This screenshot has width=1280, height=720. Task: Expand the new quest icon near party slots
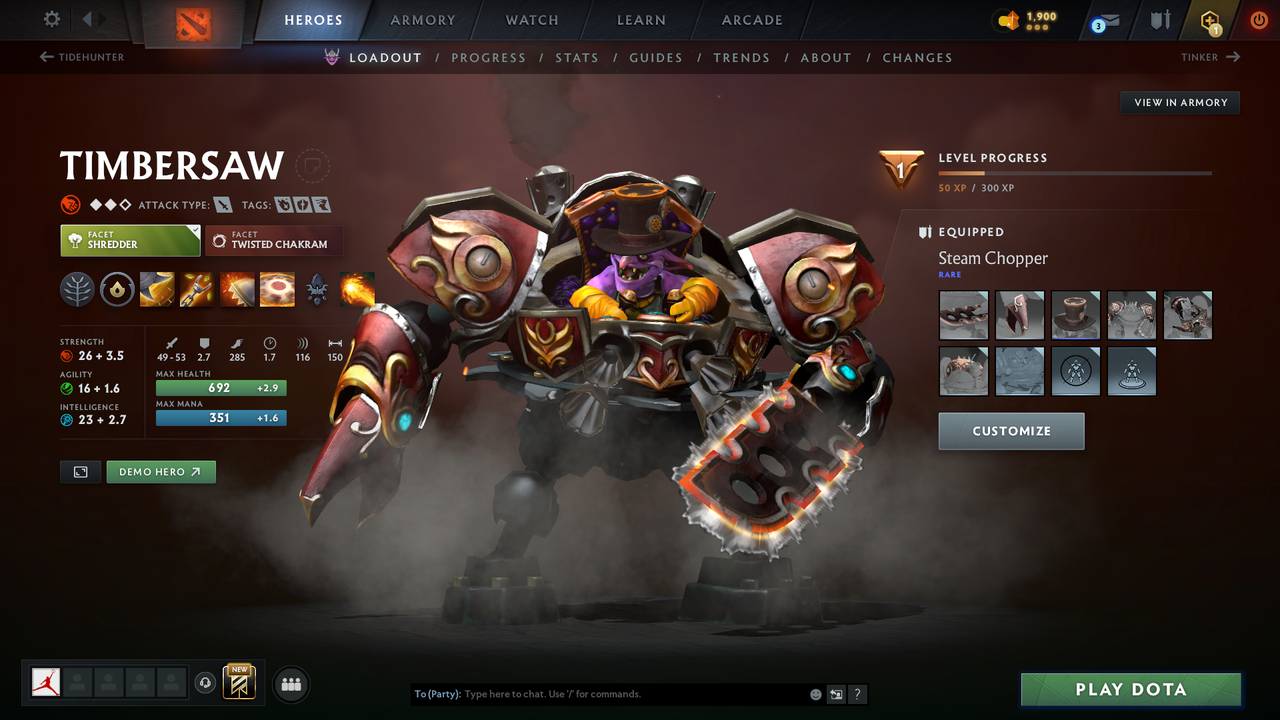click(237, 682)
